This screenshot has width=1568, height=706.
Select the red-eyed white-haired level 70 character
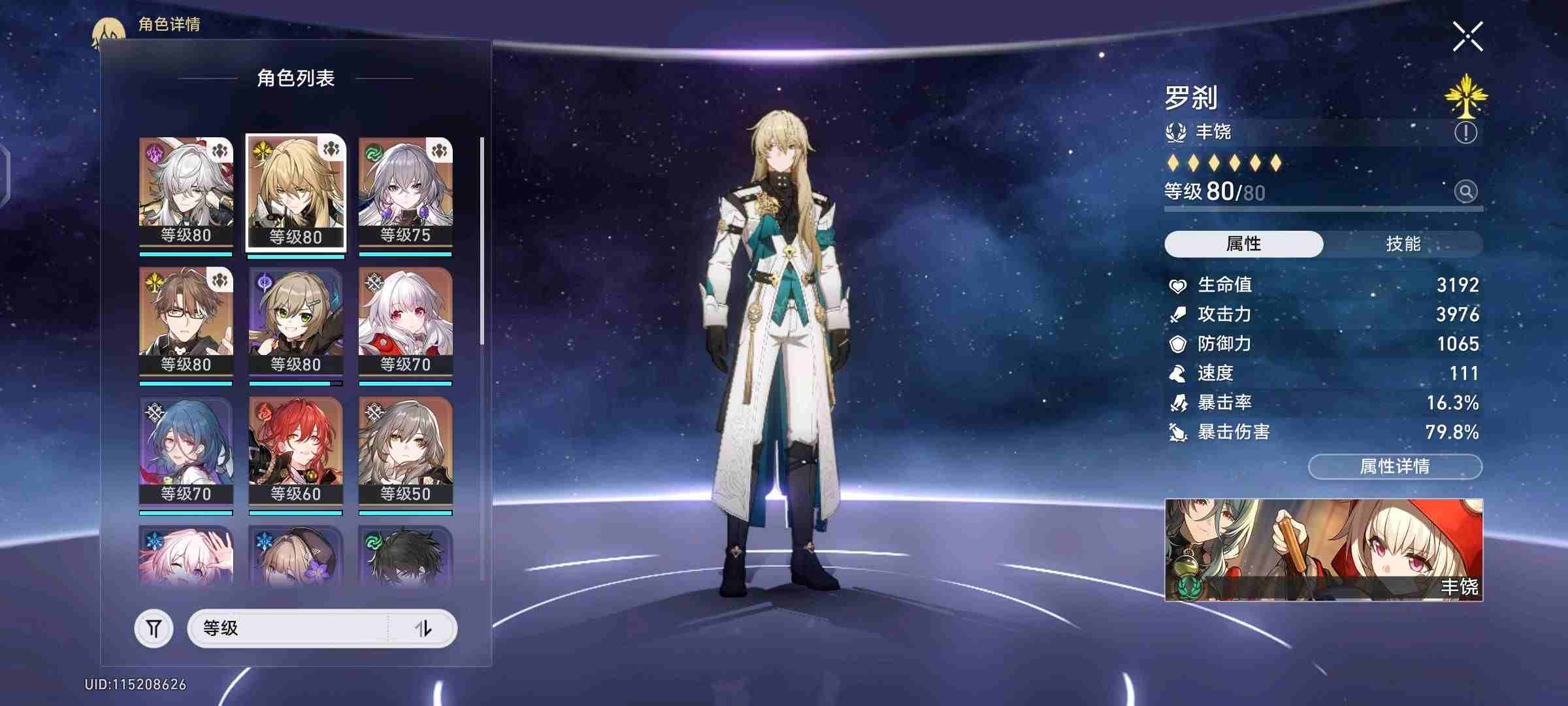click(405, 321)
